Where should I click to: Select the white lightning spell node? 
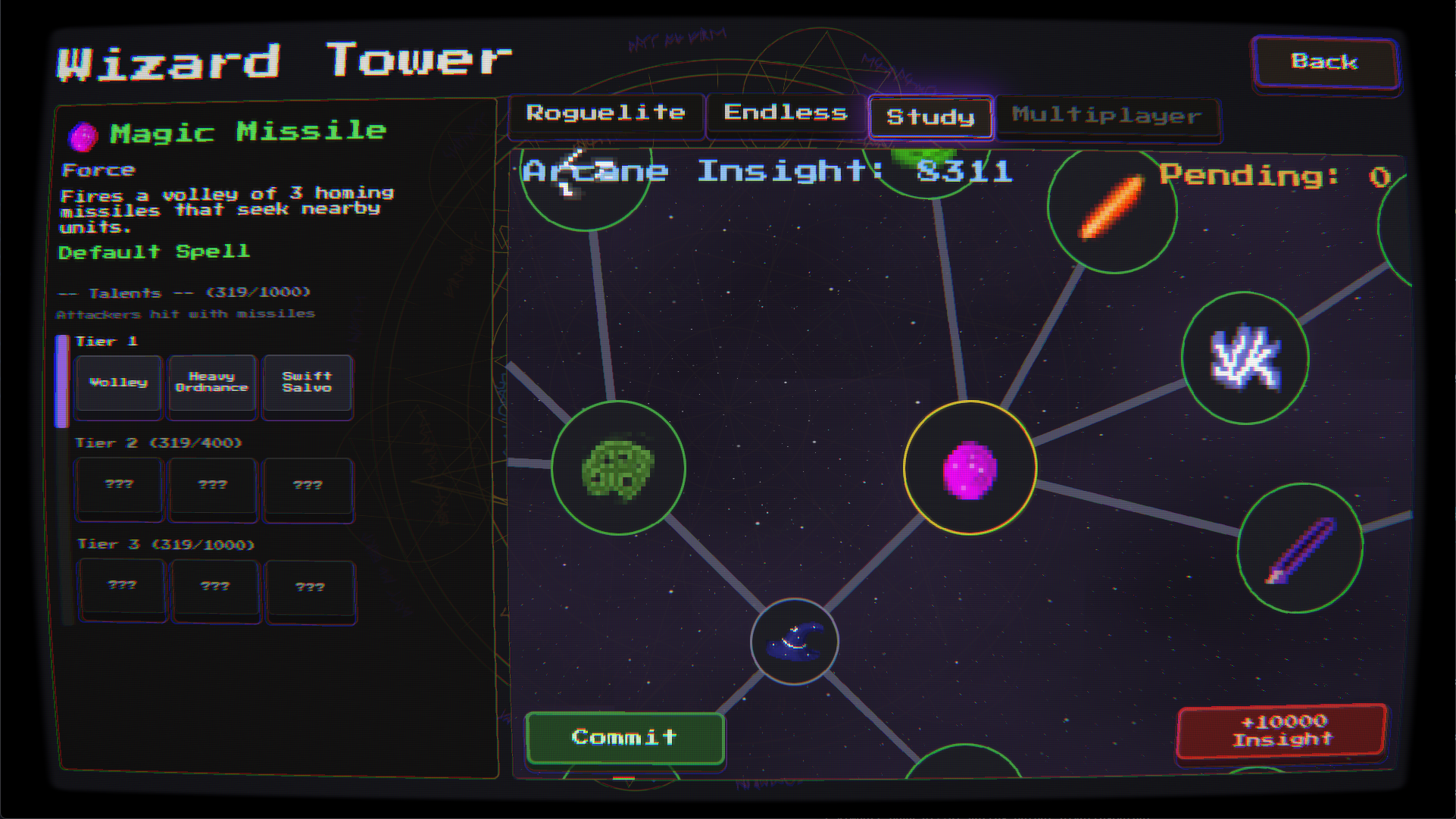[1245, 358]
